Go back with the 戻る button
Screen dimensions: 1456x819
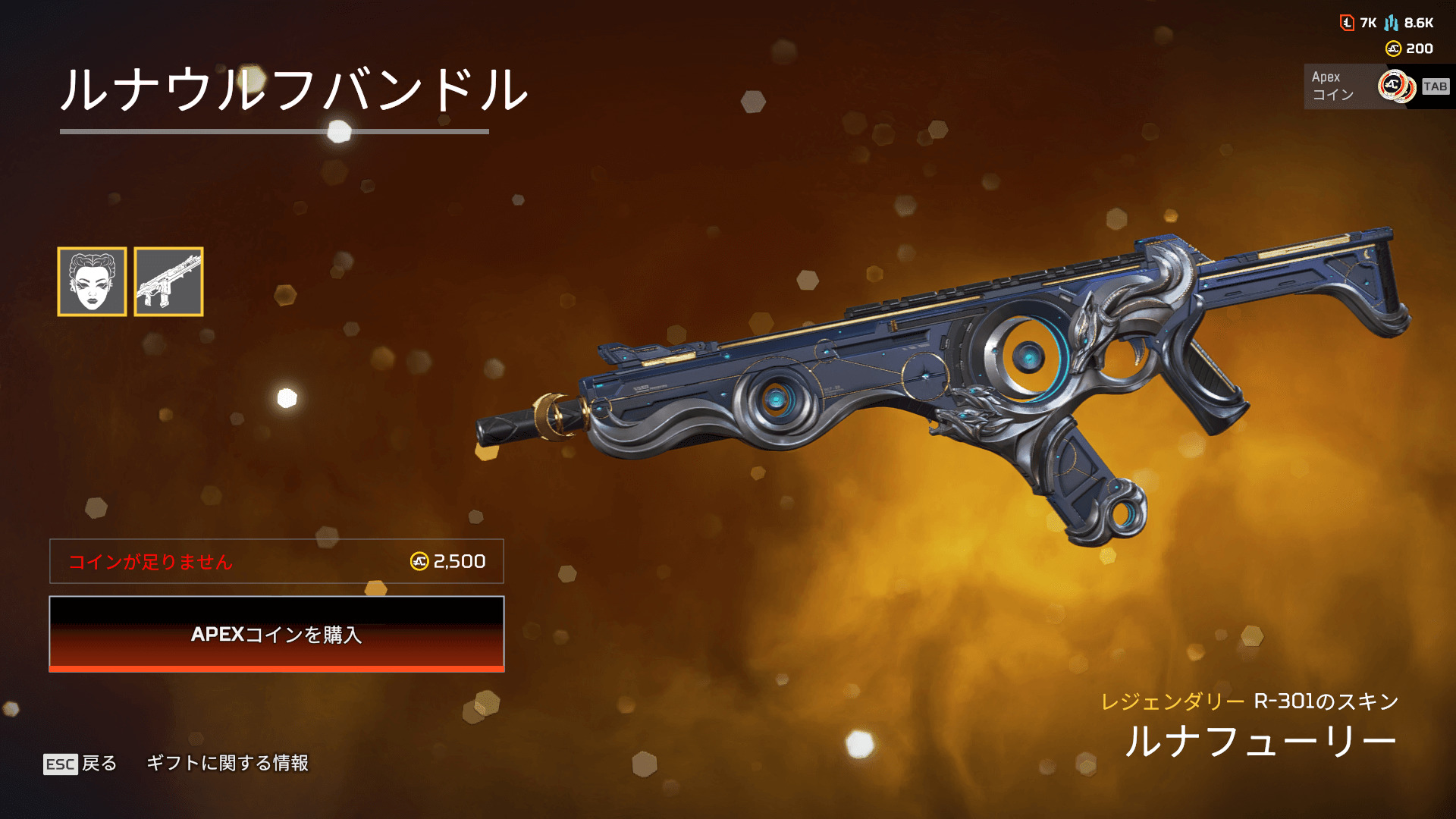point(80,763)
